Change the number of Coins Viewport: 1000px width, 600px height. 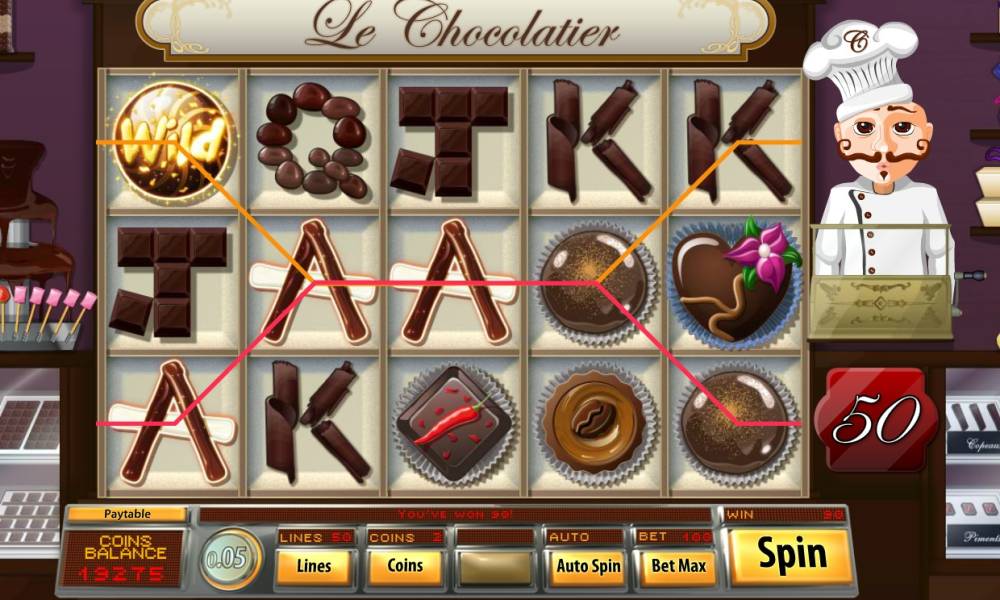coord(405,566)
